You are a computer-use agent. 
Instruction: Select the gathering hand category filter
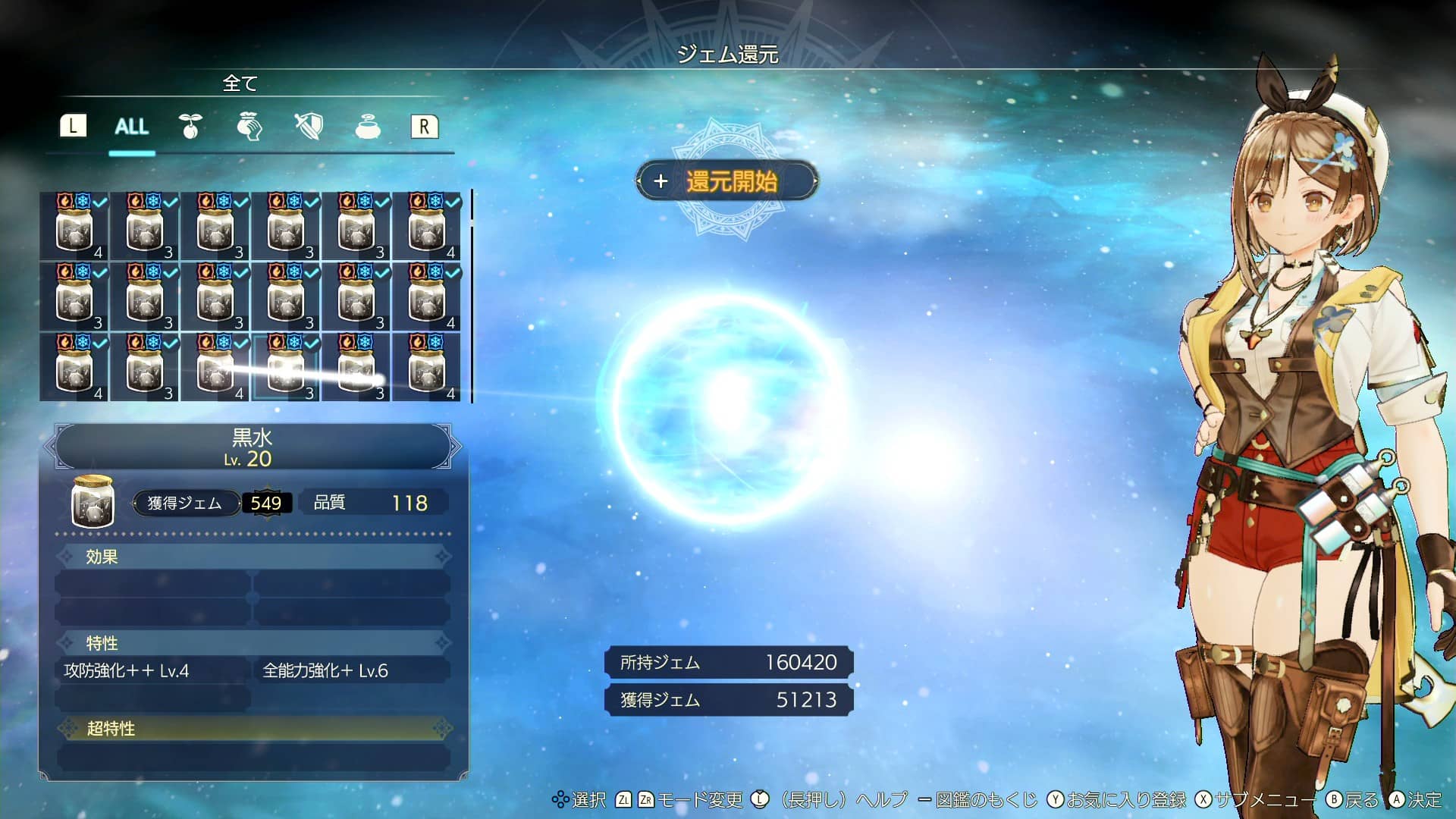(x=249, y=127)
